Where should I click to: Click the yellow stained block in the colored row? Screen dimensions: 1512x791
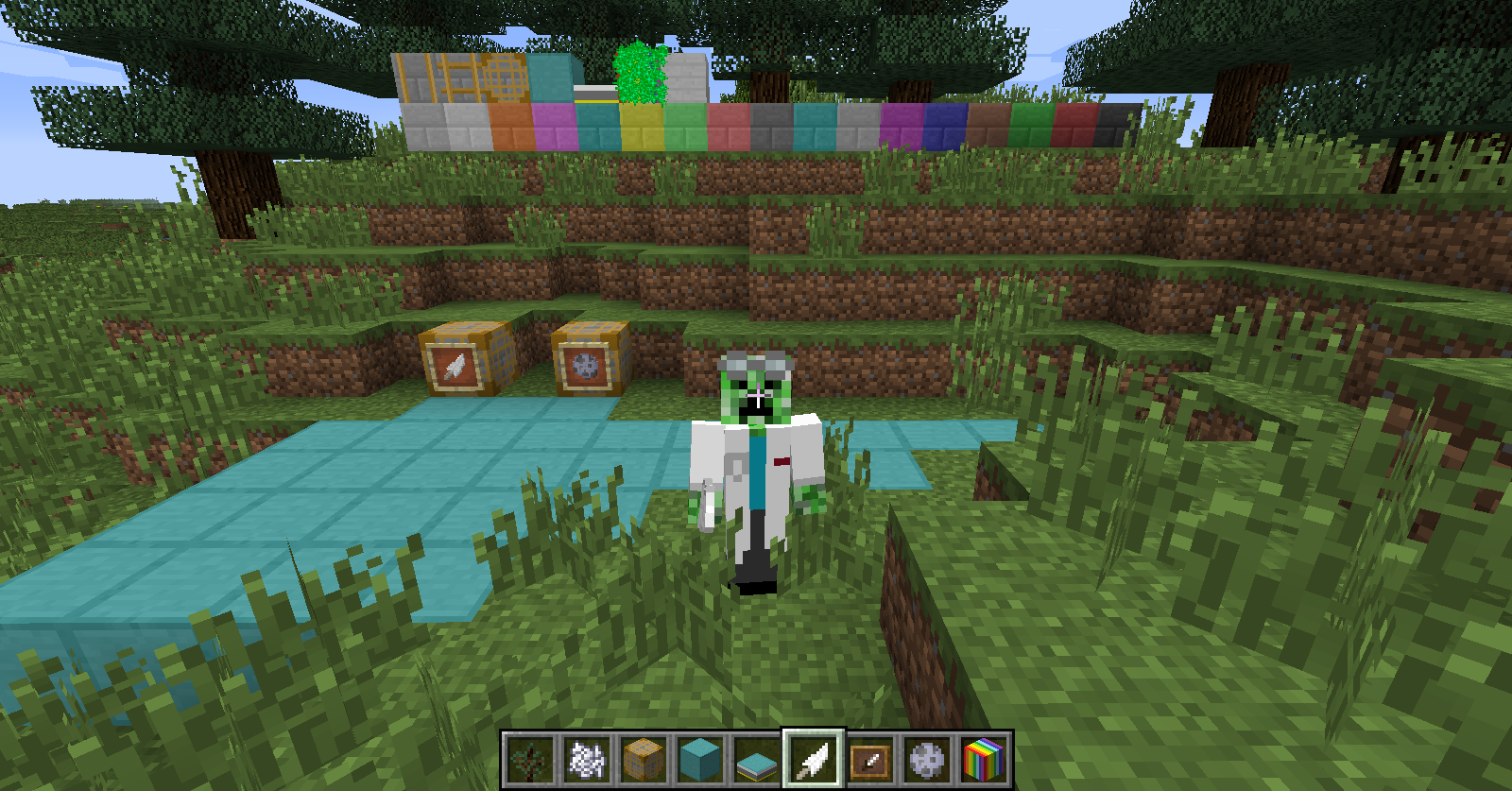[x=643, y=128]
